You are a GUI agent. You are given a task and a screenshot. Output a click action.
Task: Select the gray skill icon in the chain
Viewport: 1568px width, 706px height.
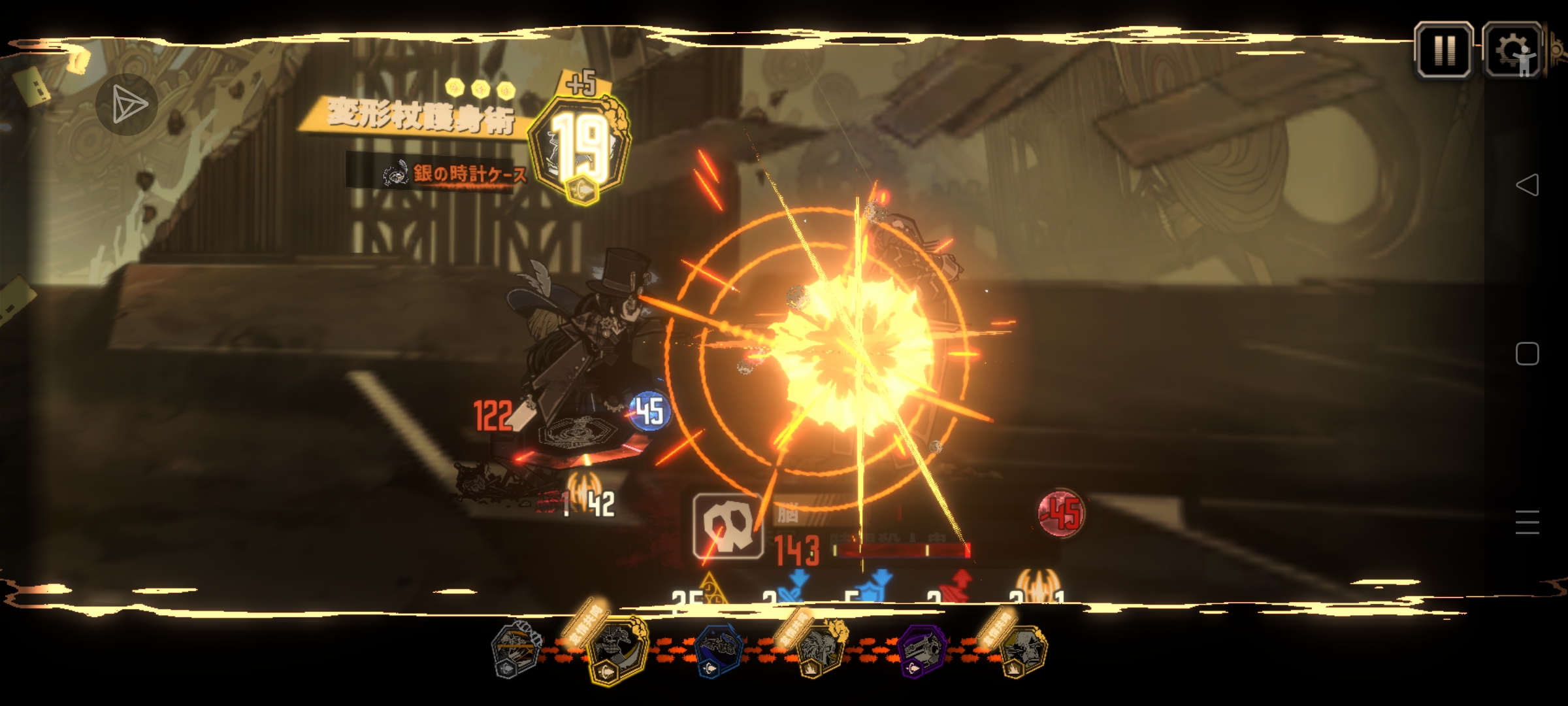[516, 648]
